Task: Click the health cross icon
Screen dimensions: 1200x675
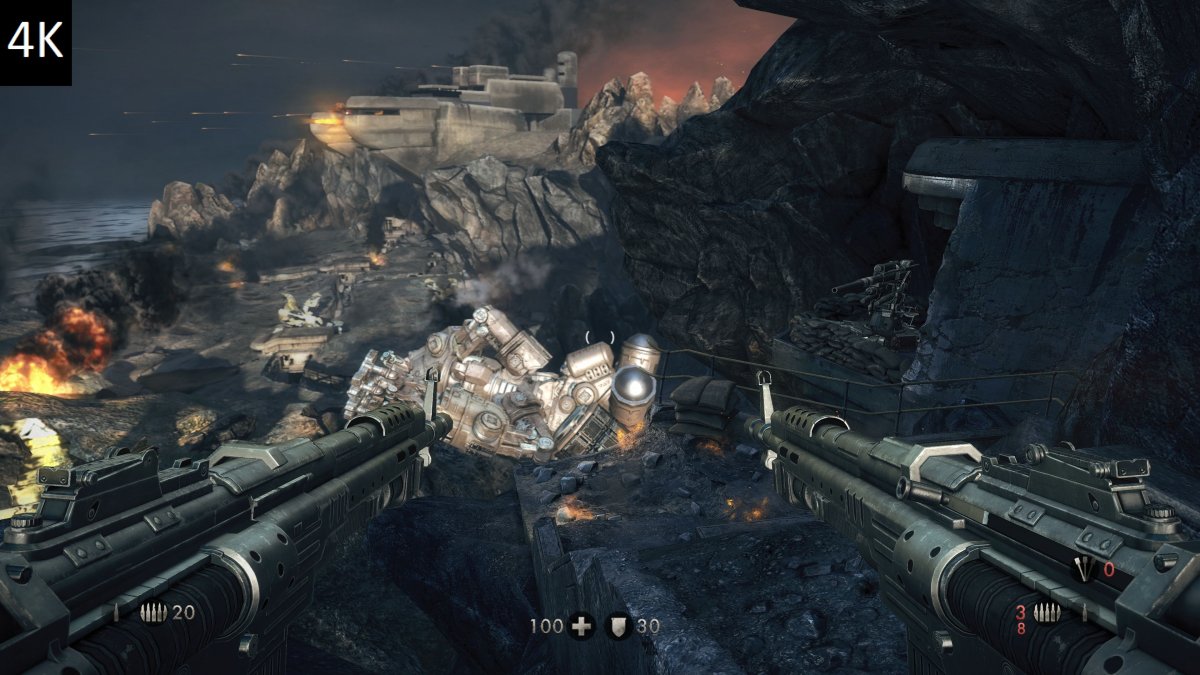Action: [x=581, y=627]
